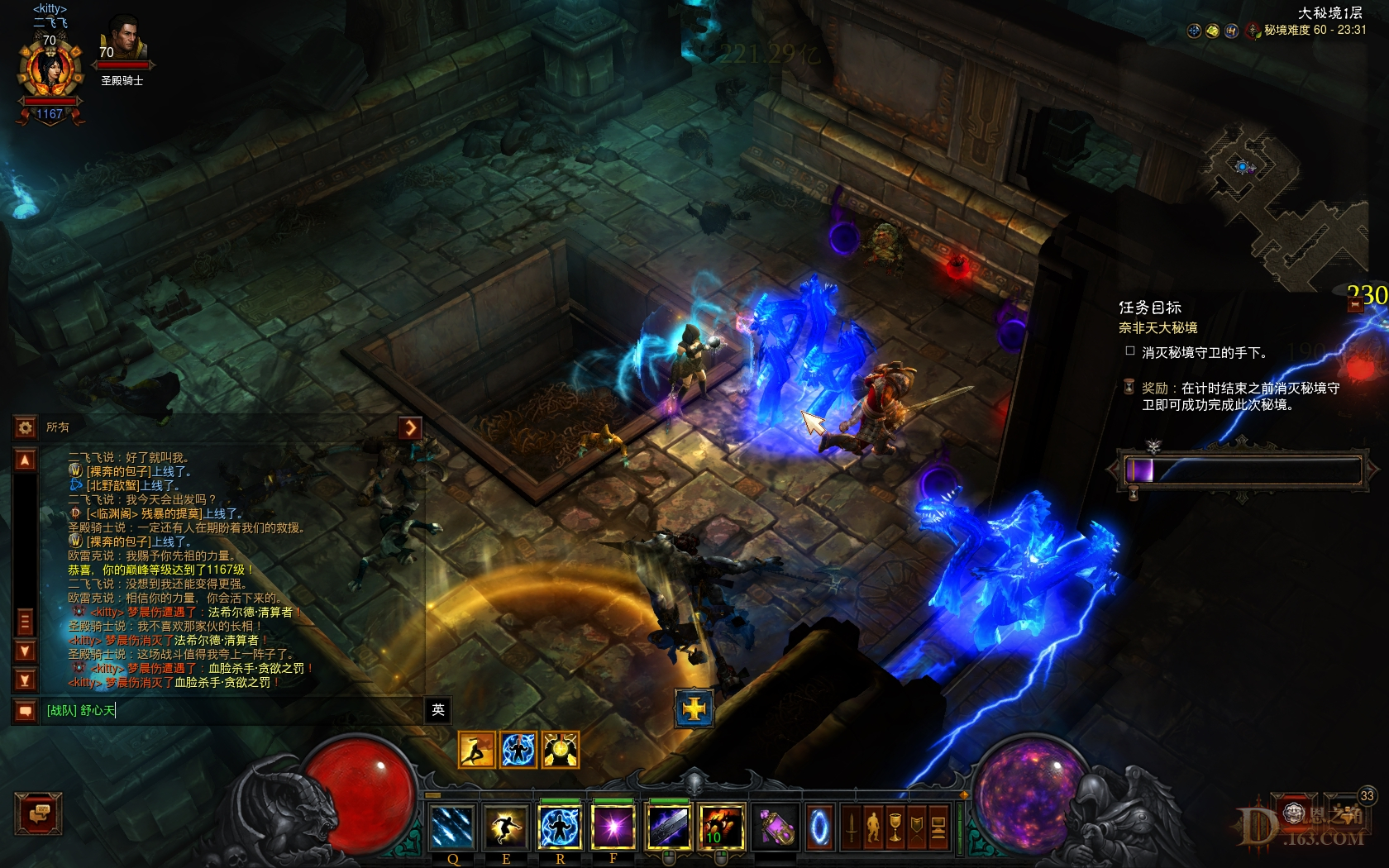Viewport: 1389px width, 868px height.
Task: Switch to the 所有 chat tab
Action: tap(58, 428)
